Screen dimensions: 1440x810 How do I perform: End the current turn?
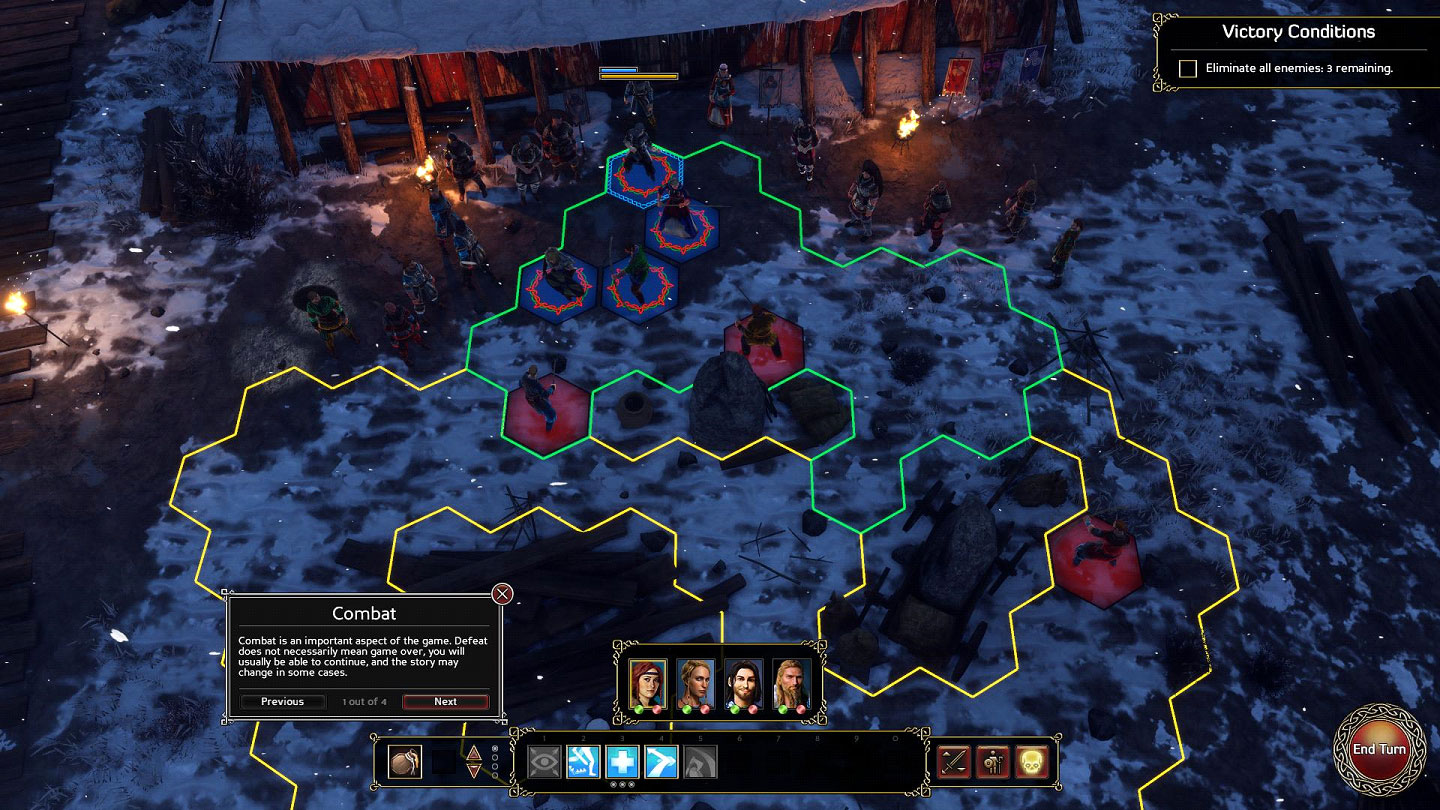[x=1379, y=750]
